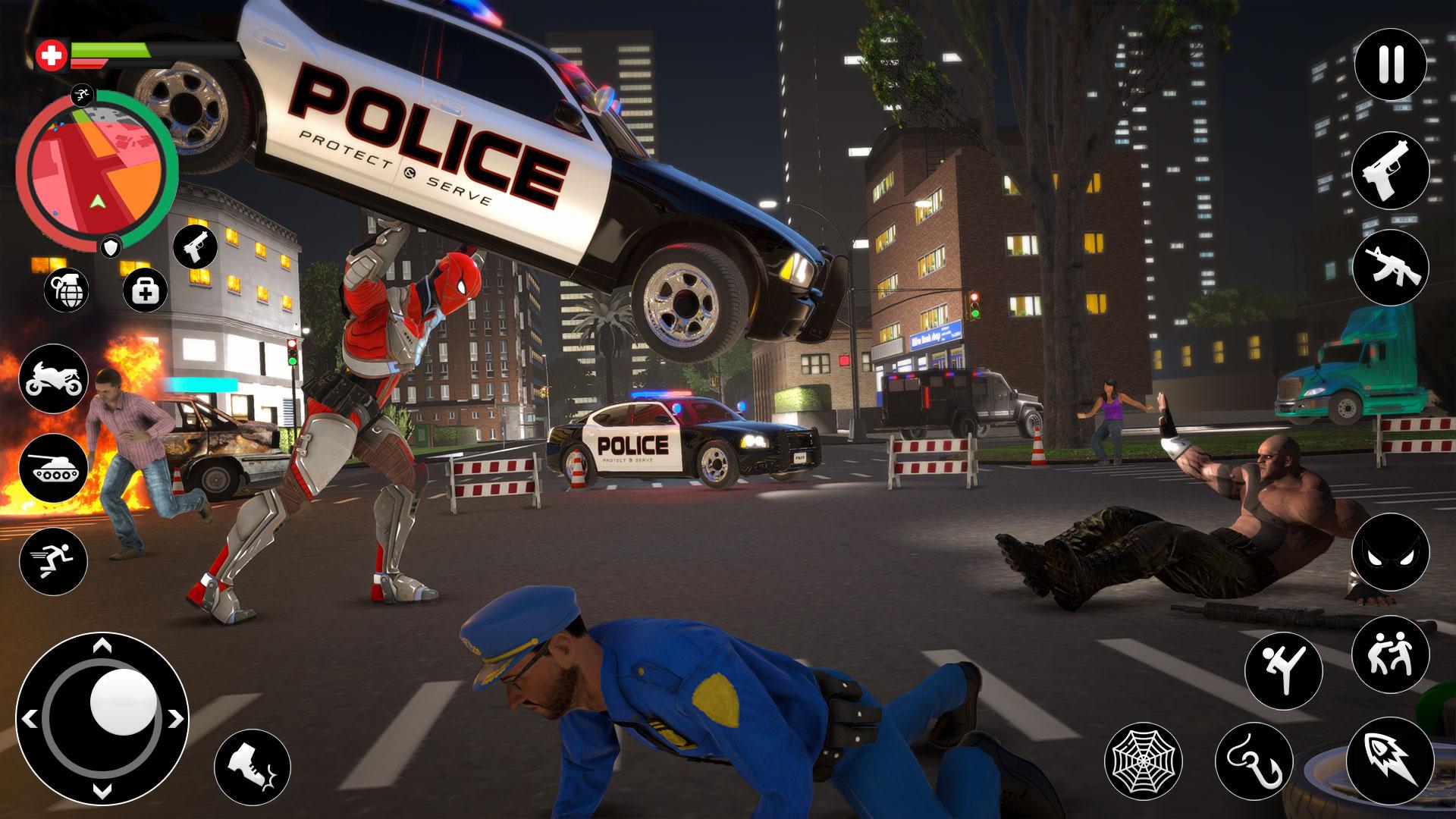This screenshot has height=819, width=1456.
Task: Call the motorcycle
Action: [54, 378]
